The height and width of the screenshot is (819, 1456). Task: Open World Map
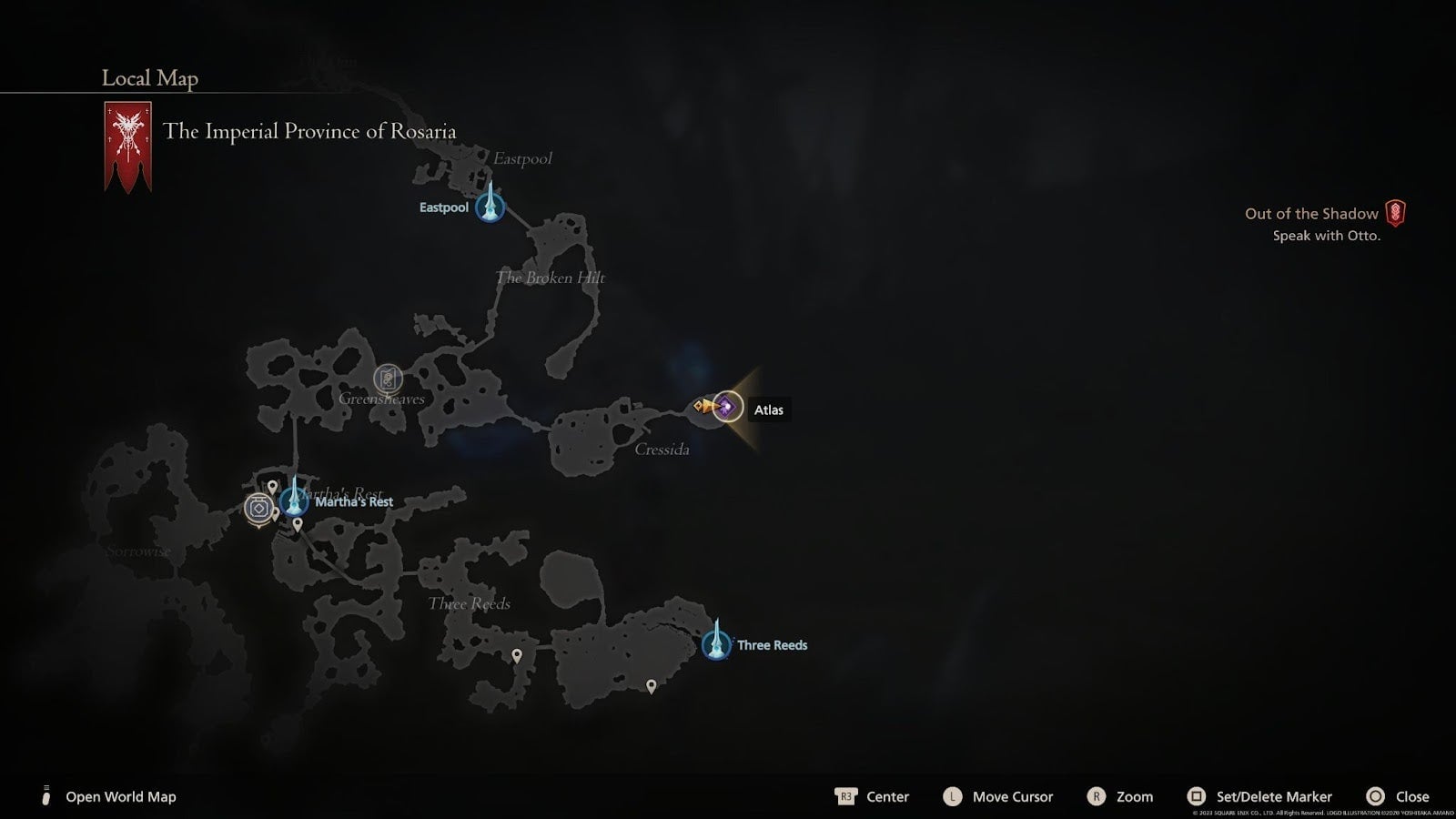click(x=119, y=796)
